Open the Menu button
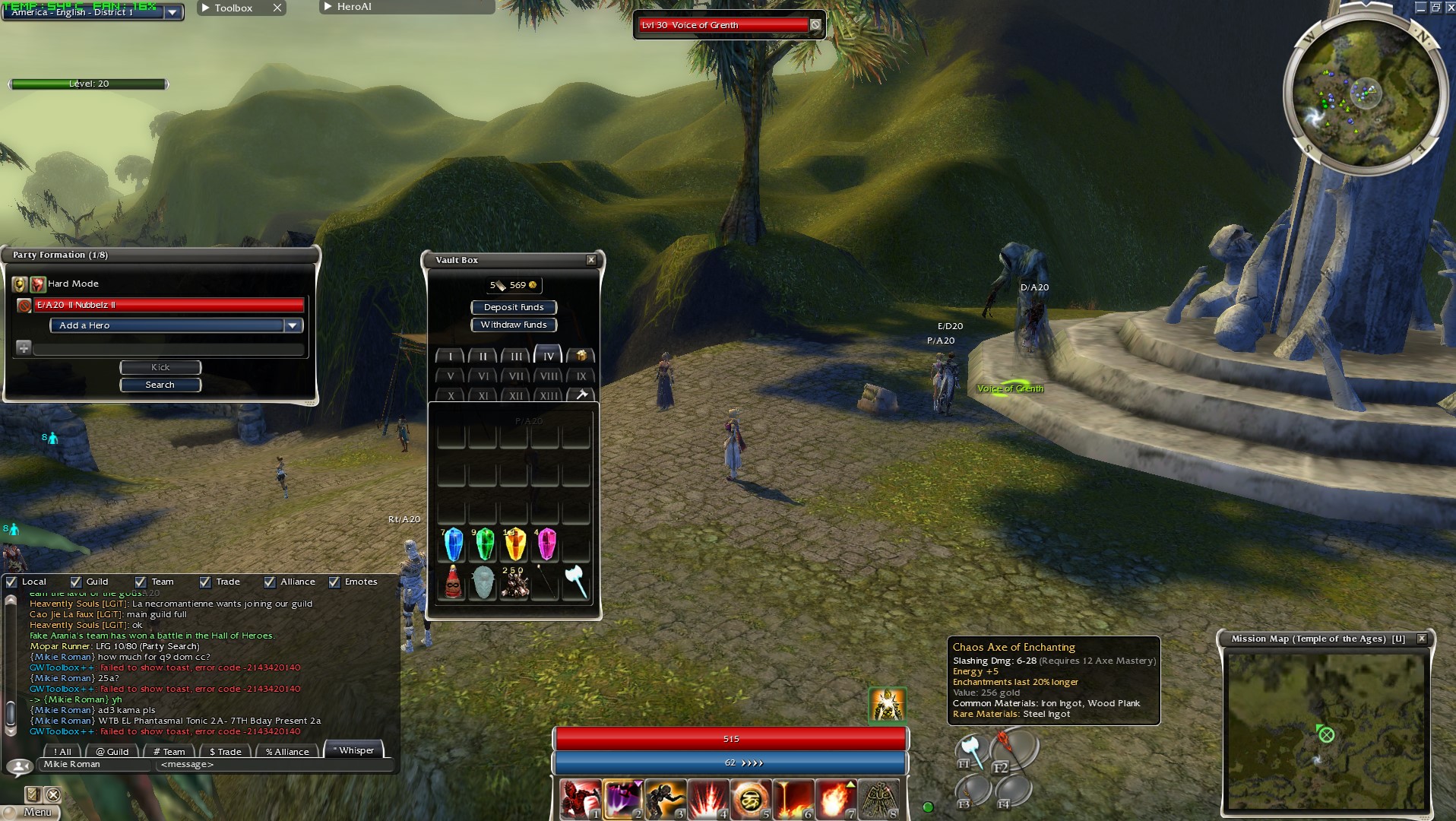 point(36,812)
